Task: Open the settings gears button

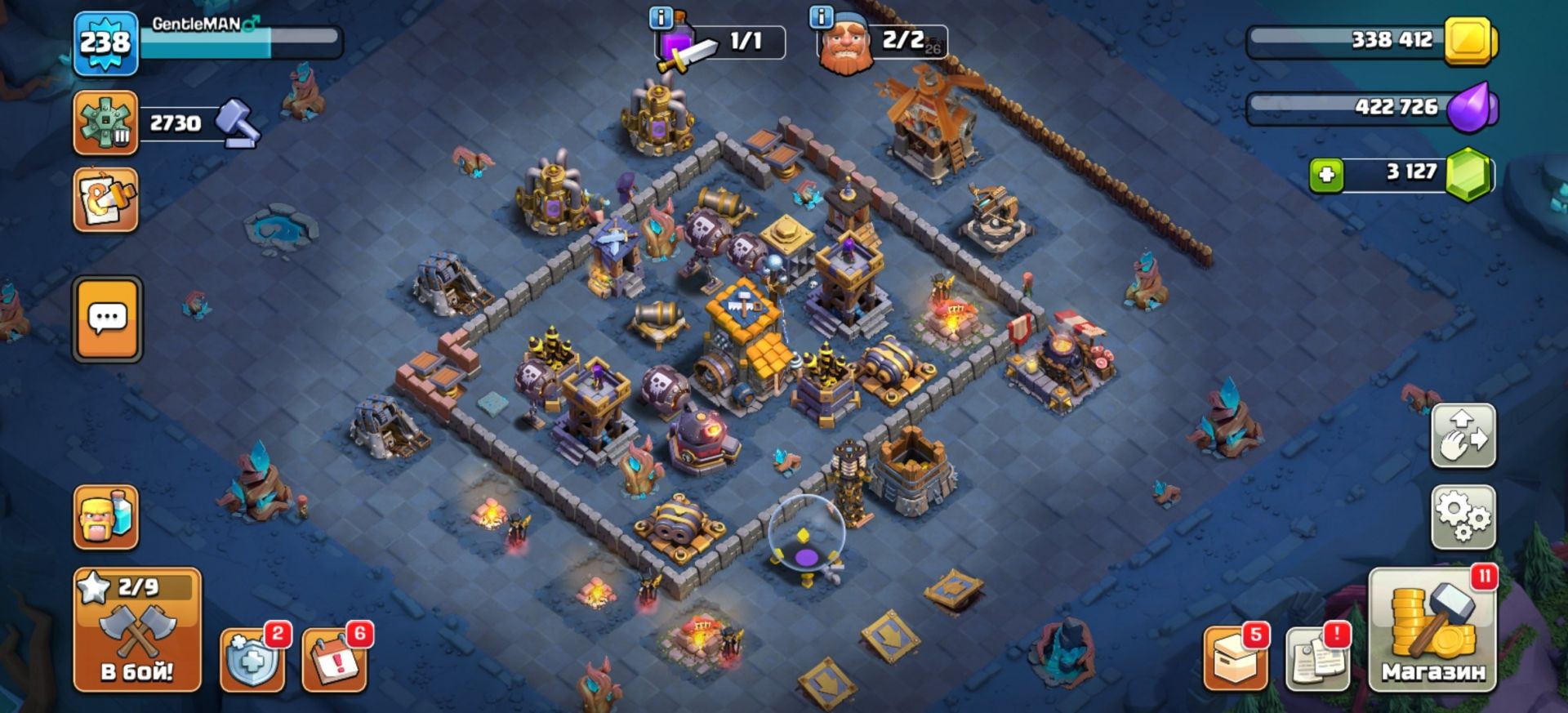Action: coord(1463,517)
